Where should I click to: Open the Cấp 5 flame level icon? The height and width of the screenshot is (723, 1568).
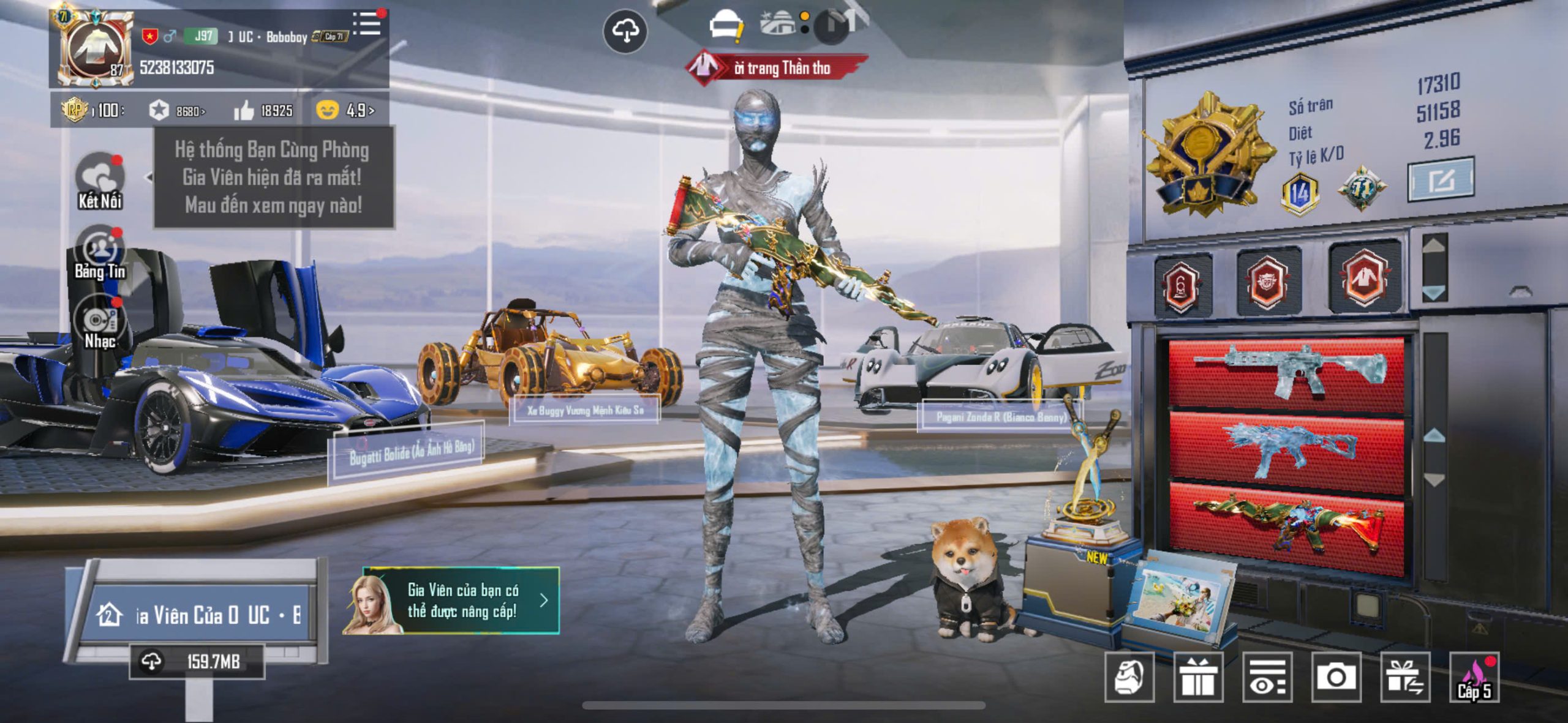(1474, 677)
